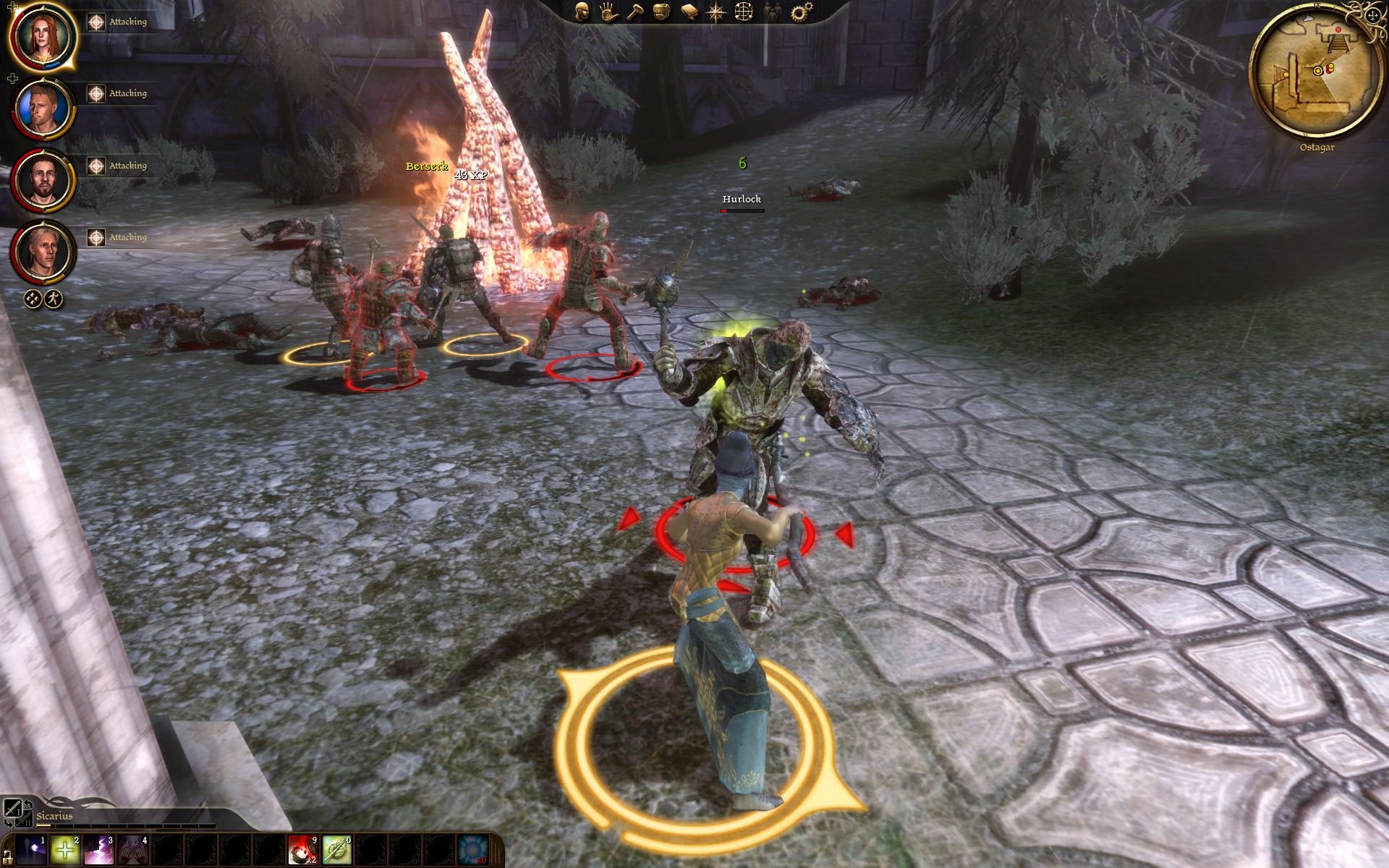Open the Spells and Talents menu

(608, 12)
